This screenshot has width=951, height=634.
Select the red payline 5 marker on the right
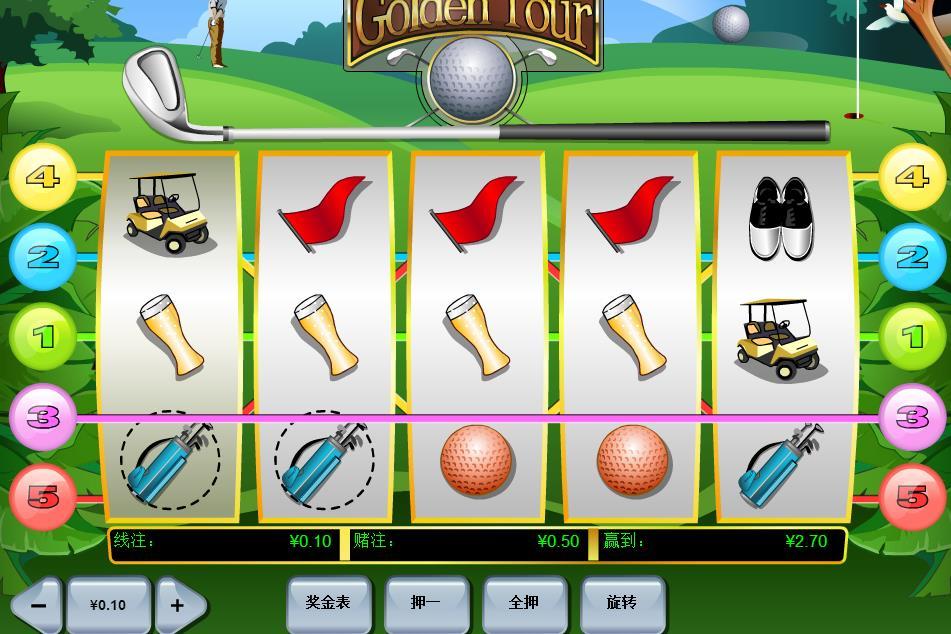coord(912,496)
